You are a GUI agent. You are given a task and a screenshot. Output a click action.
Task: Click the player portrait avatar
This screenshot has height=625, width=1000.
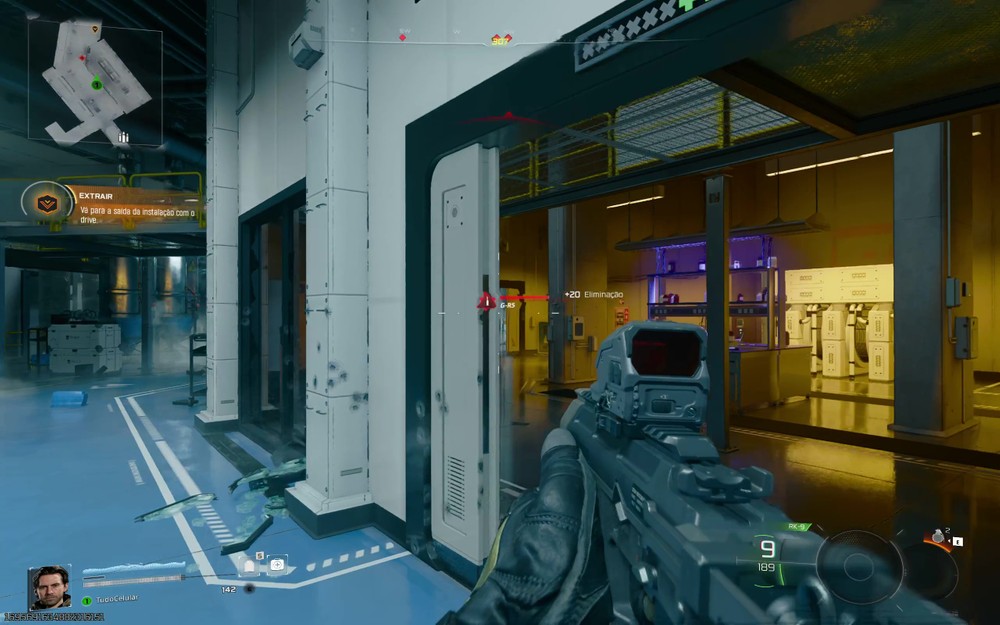click(x=49, y=587)
